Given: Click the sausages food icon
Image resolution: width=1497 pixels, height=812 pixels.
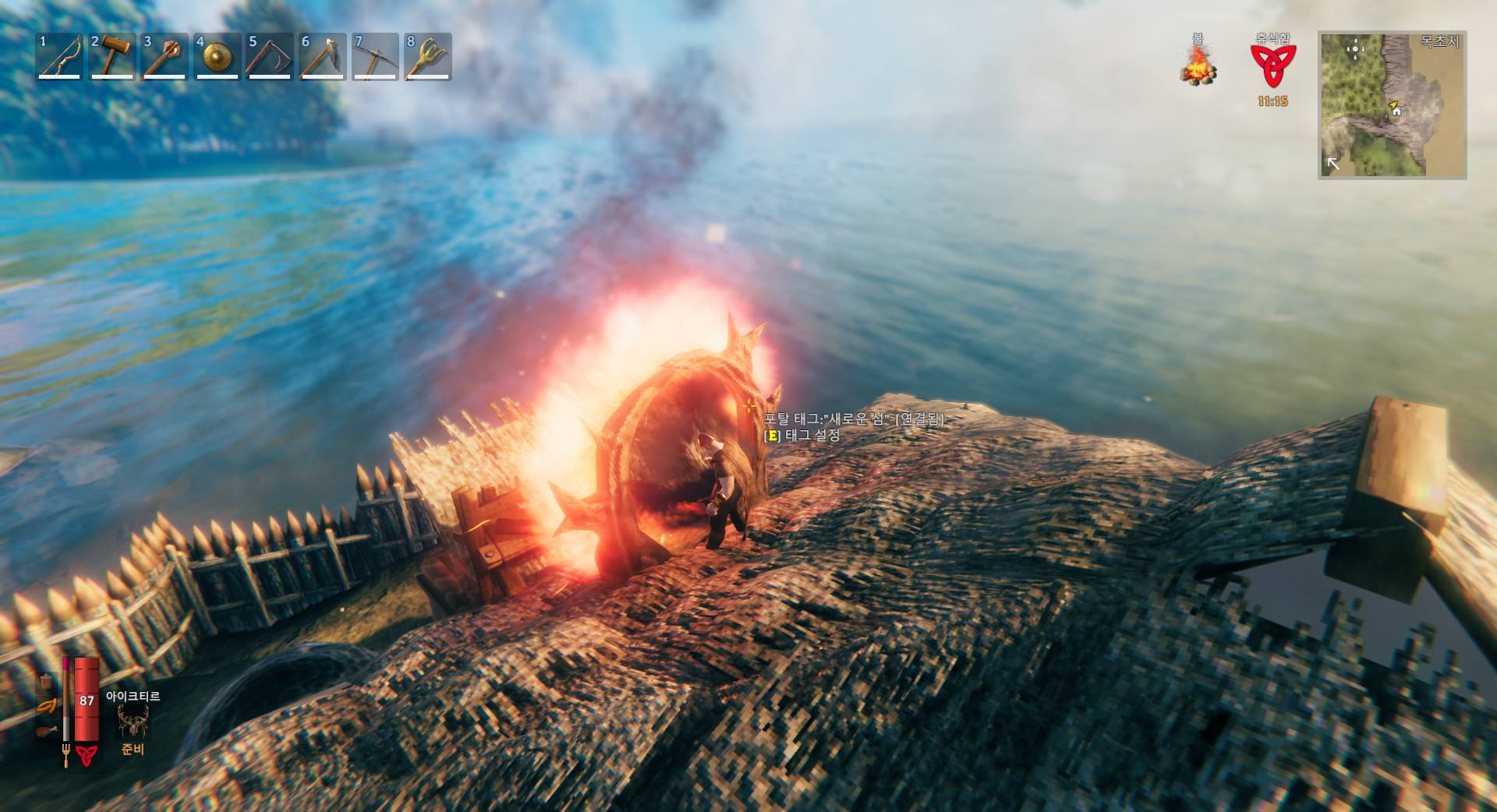Looking at the screenshot, I should pos(47,707).
